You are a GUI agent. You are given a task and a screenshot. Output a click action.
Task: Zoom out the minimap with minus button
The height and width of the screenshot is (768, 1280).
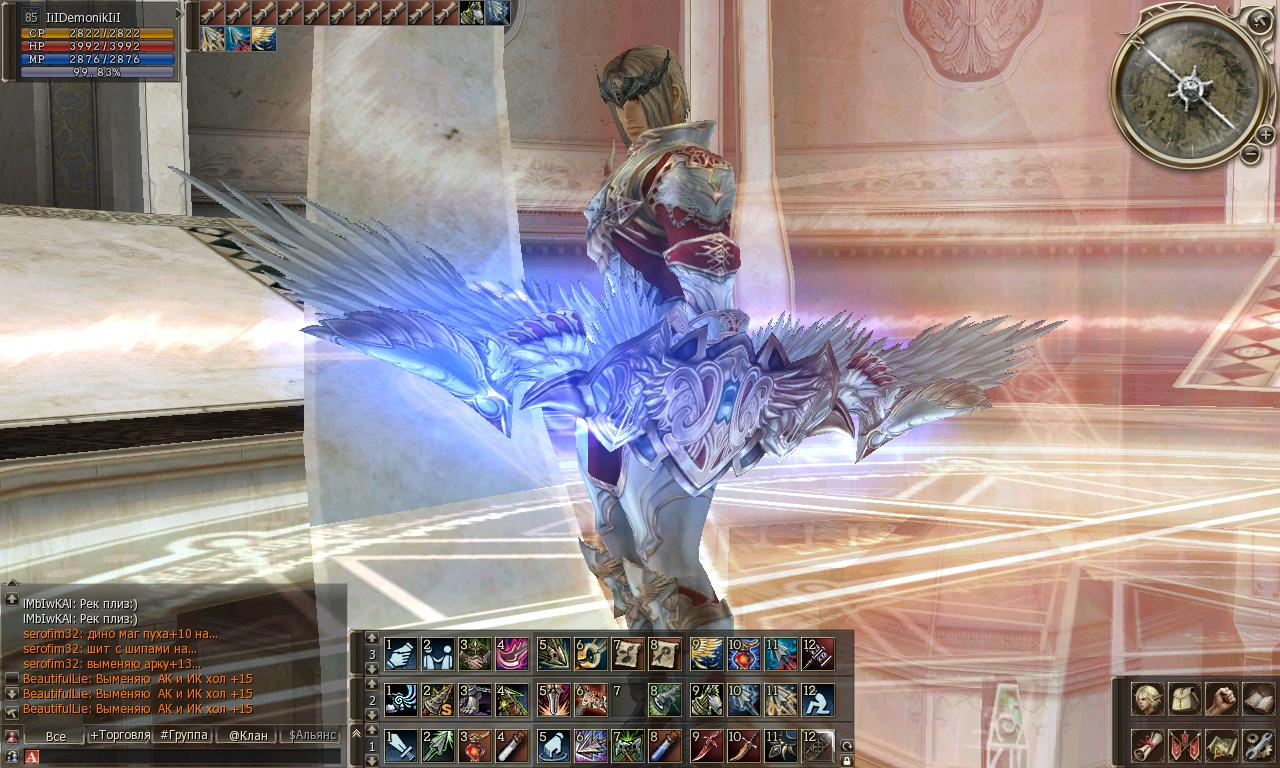click(x=1251, y=154)
